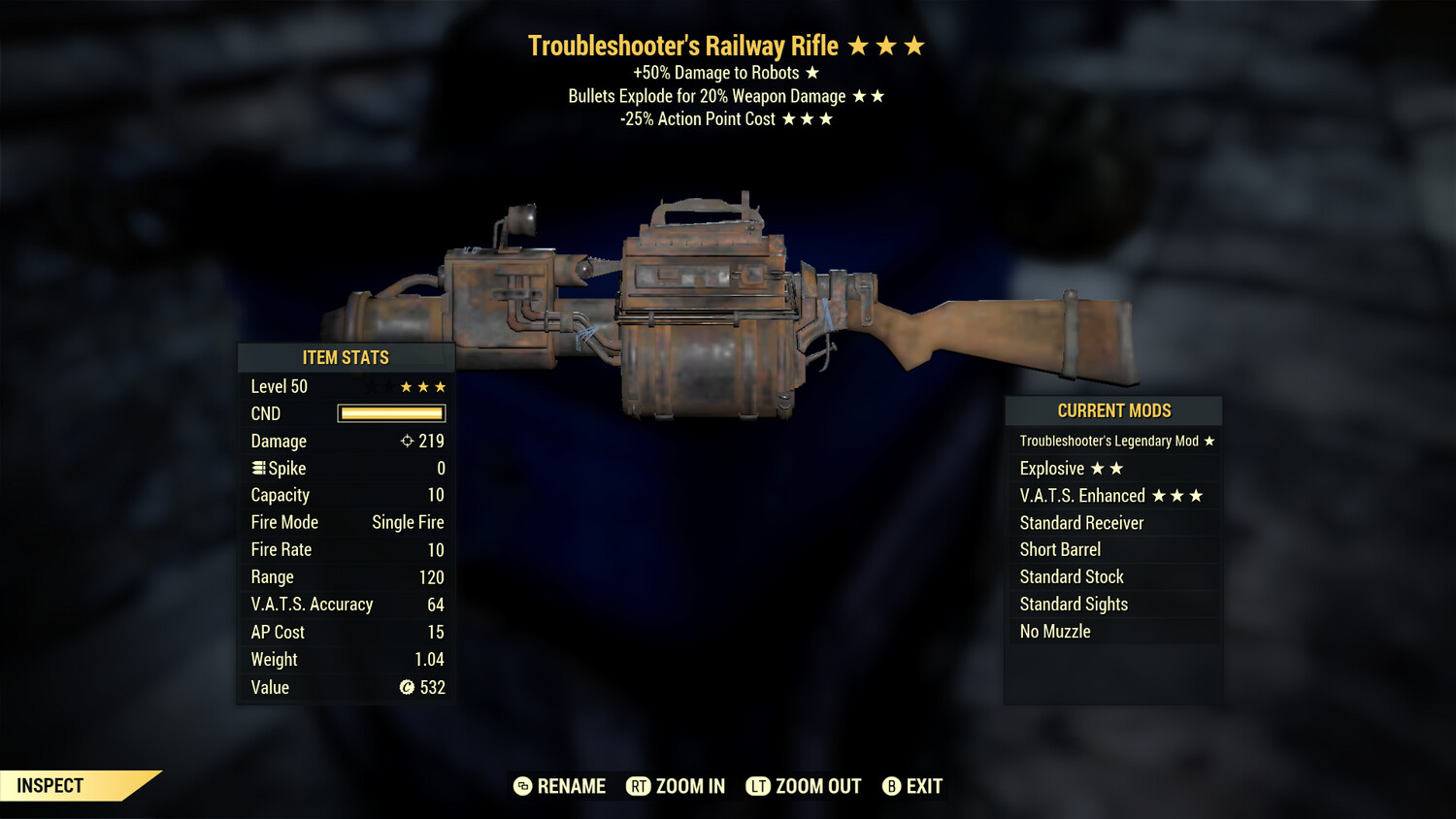Viewport: 1456px width, 819px height.
Task: Expand the ITEM STATS panel header
Action: point(346,357)
